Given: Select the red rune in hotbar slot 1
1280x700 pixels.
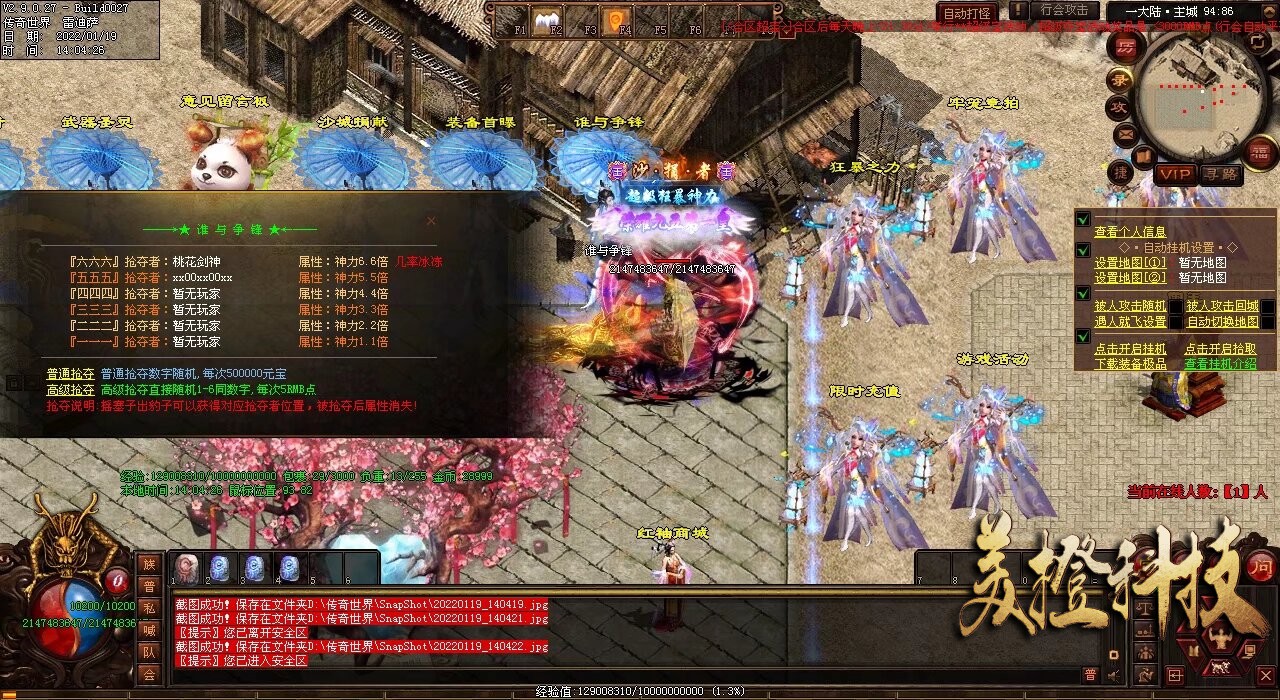Looking at the screenshot, I should [x=186, y=568].
